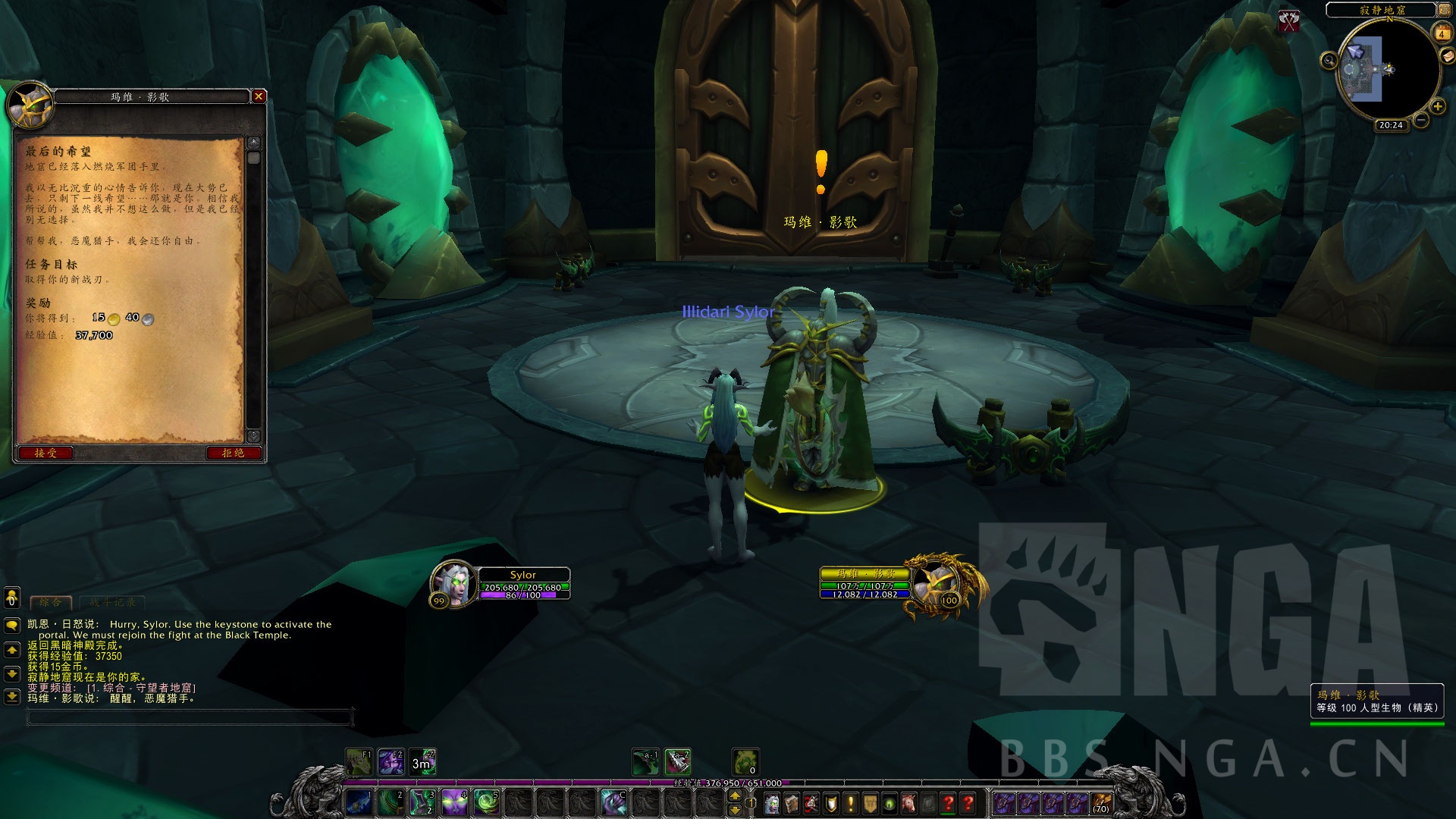
Task: Switch to the 战斗记录 chat tab
Action: pyautogui.click(x=112, y=602)
